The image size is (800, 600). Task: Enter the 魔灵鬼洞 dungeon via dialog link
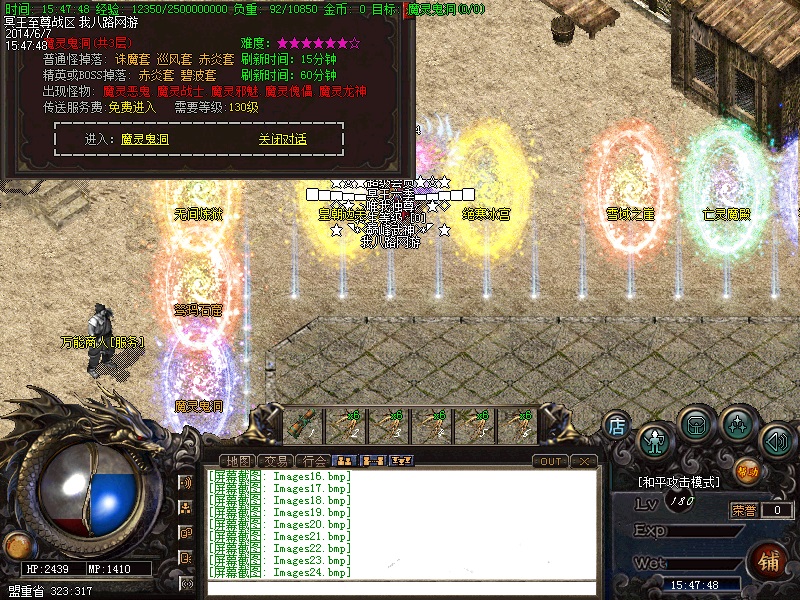click(x=145, y=140)
